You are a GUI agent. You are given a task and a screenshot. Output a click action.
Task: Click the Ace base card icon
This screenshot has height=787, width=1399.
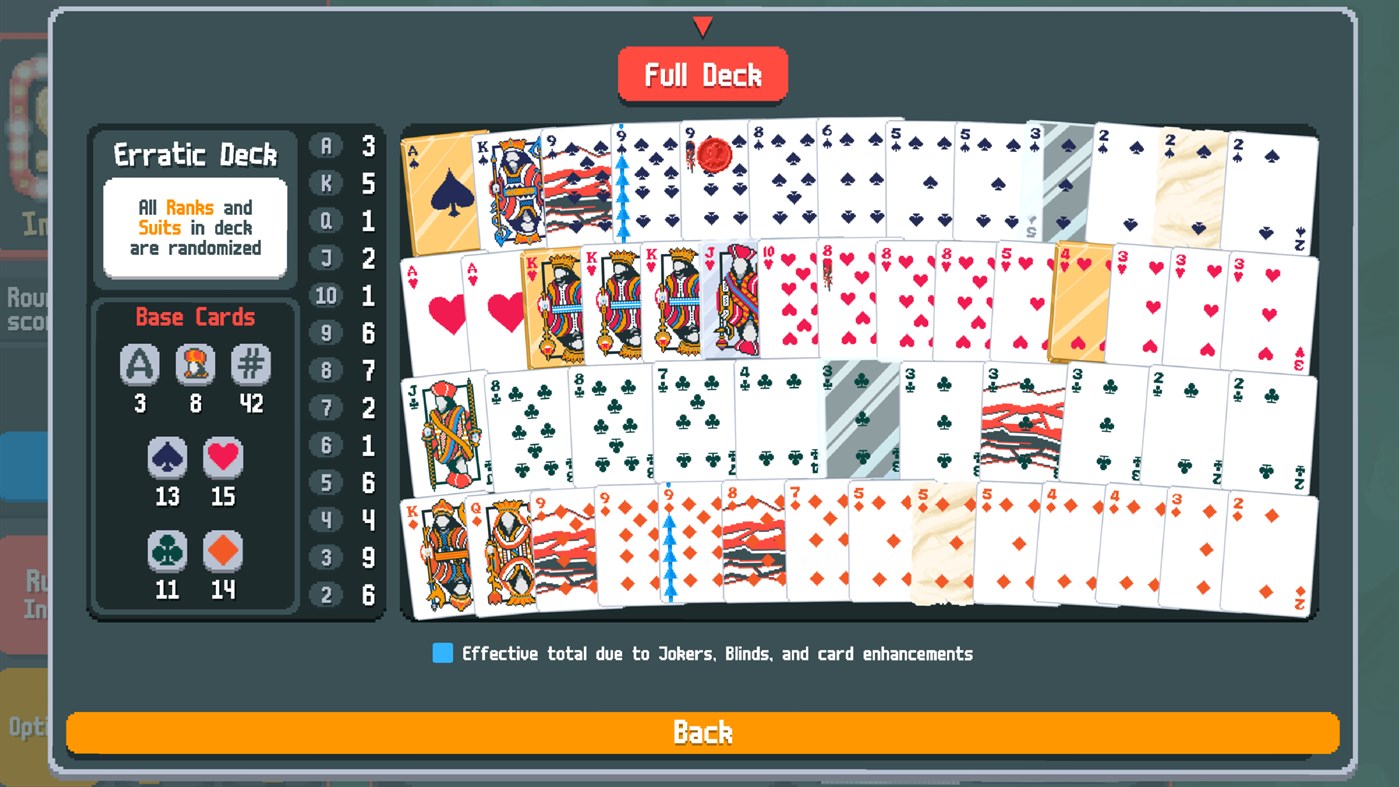(140, 364)
